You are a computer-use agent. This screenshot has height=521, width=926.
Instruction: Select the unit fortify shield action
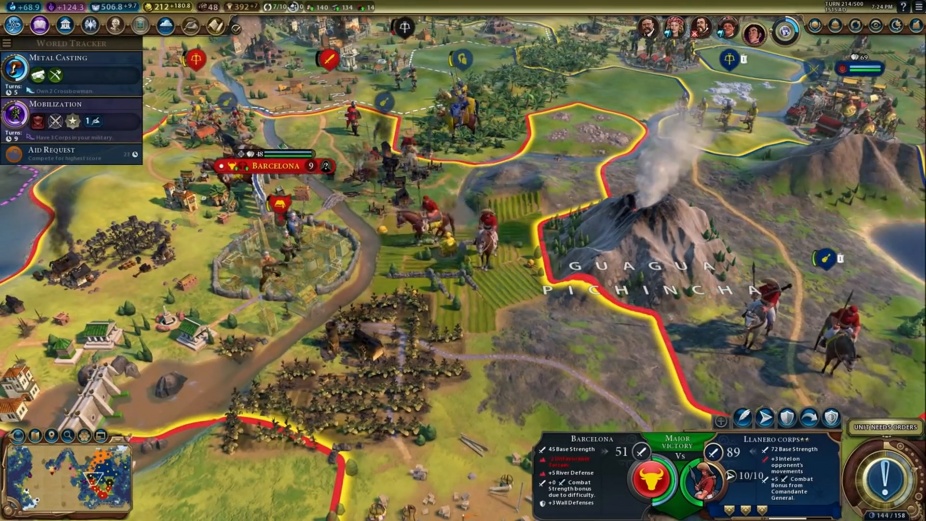(787, 418)
